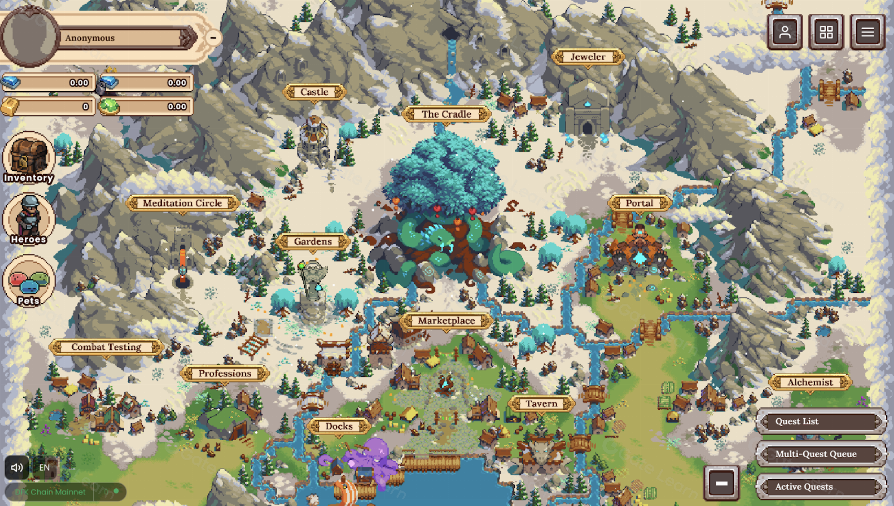The image size is (894, 506).
Task: Toggle the sound speaker button
Action: coord(17,467)
